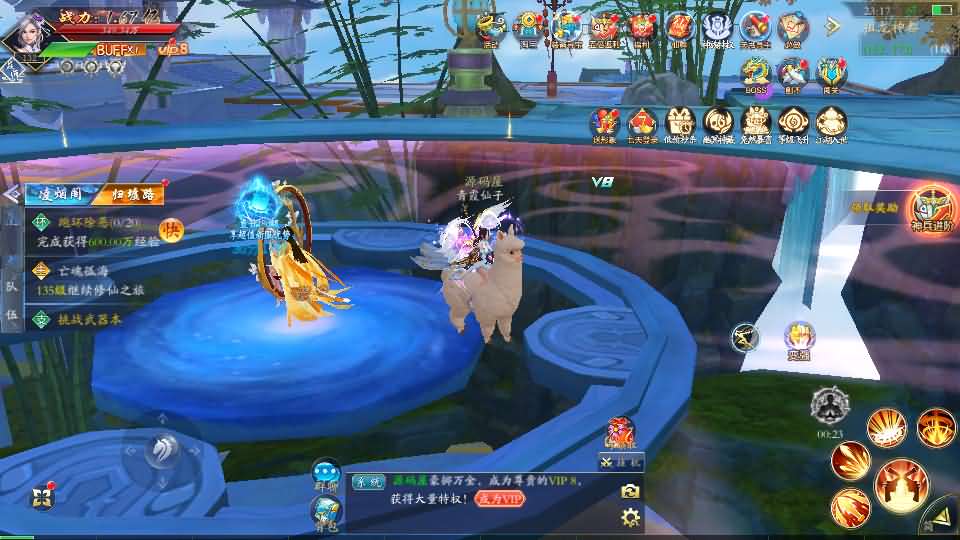Open the camera screenshot icon
This screenshot has height=540, width=960.
coord(630,490)
